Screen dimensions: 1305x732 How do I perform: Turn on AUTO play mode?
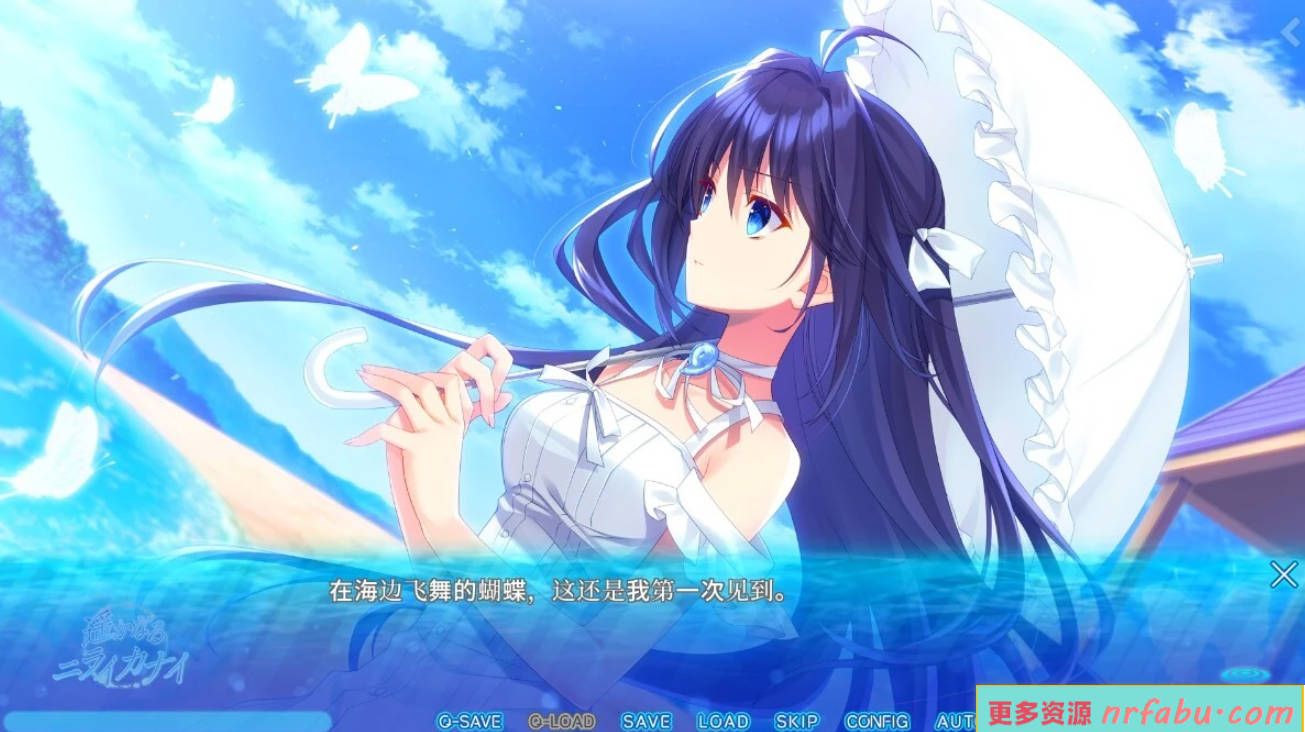pyautogui.click(x=953, y=721)
